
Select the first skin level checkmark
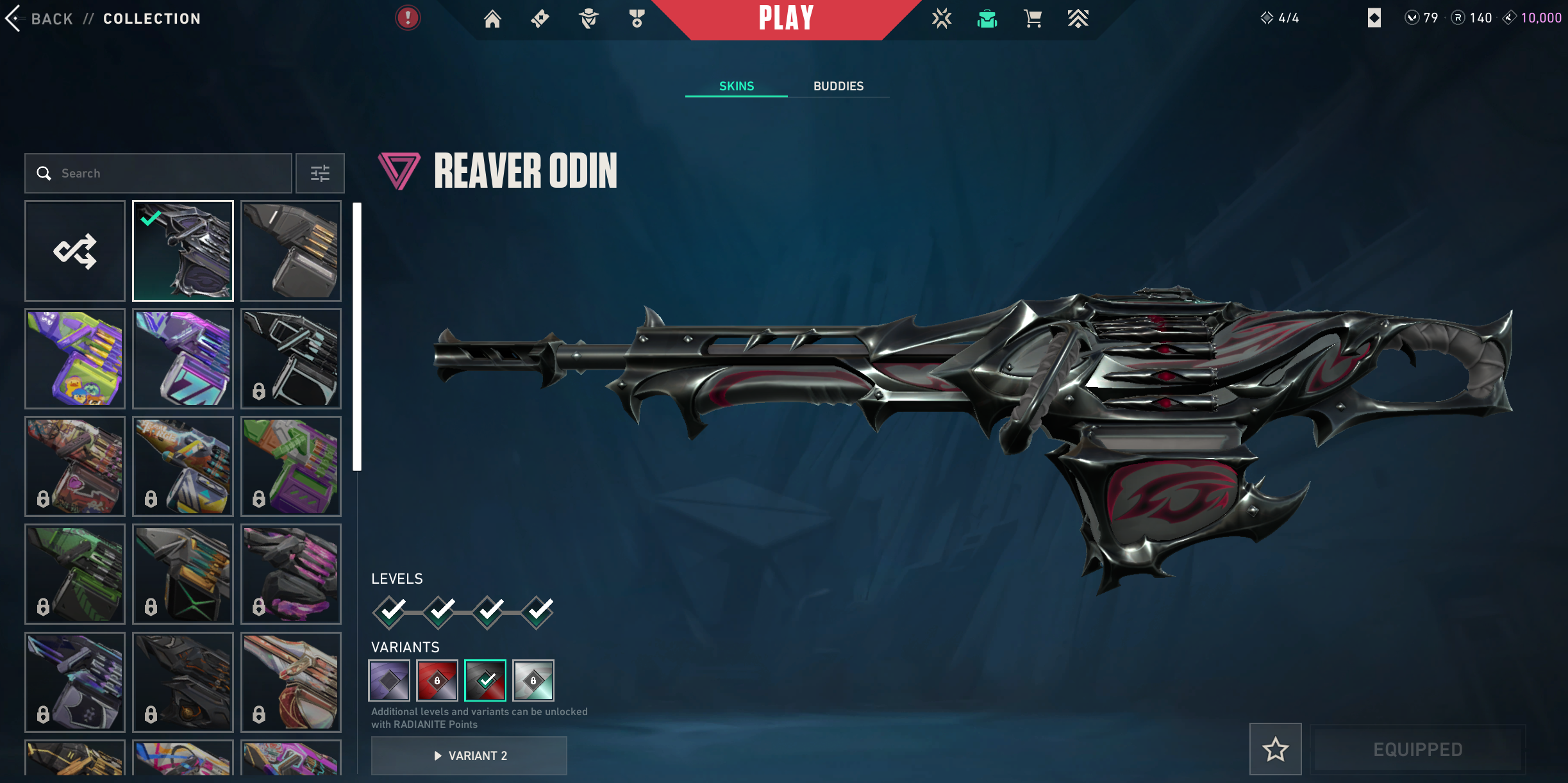[390, 612]
